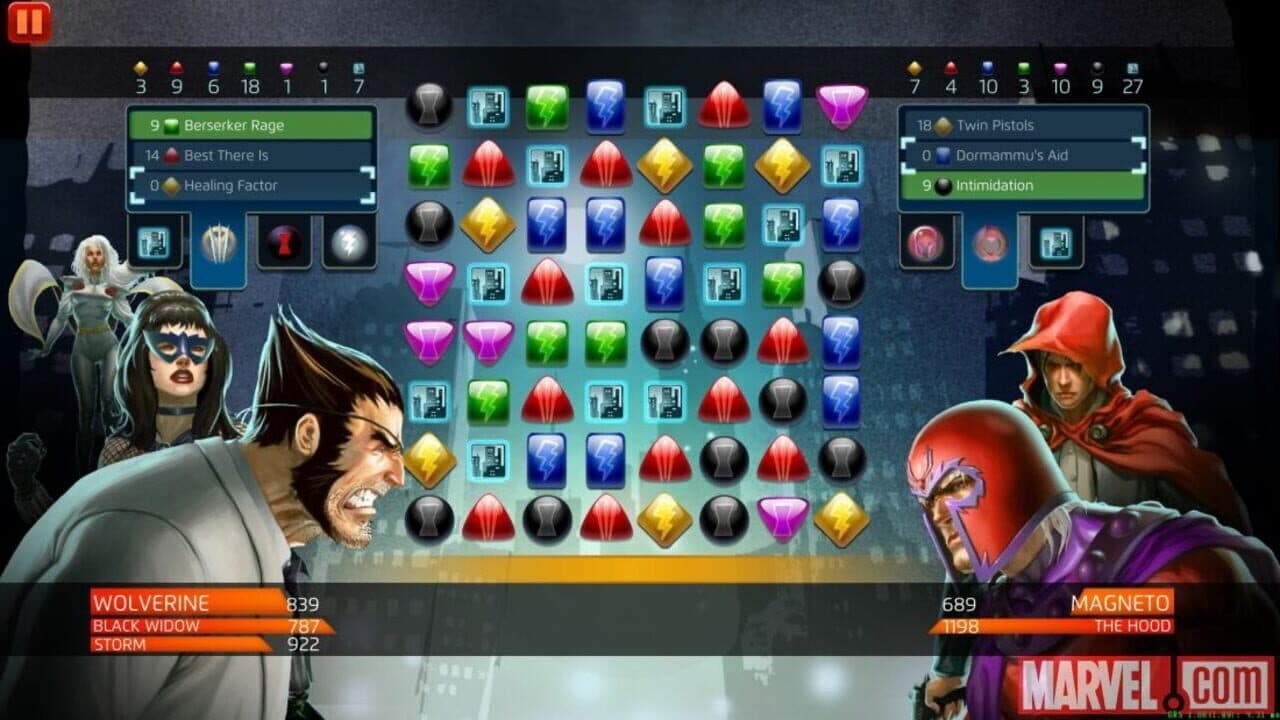Select Wolverine's claw portrait icon

pyautogui.click(x=218, y=243)
